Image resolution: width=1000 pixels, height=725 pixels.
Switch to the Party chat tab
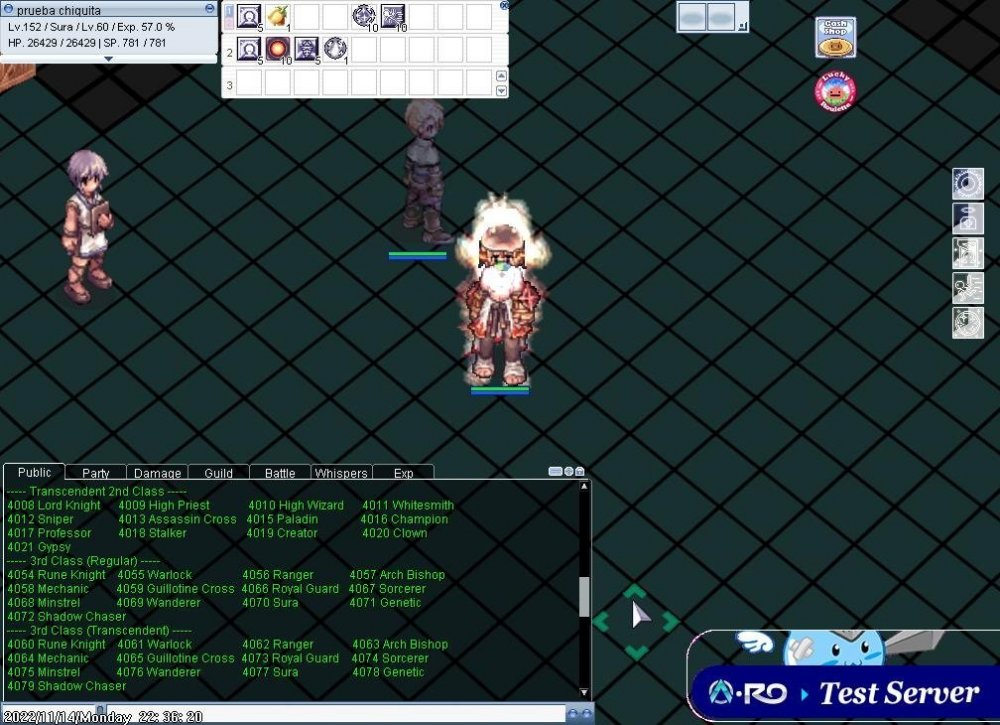[x=96, y=473]
